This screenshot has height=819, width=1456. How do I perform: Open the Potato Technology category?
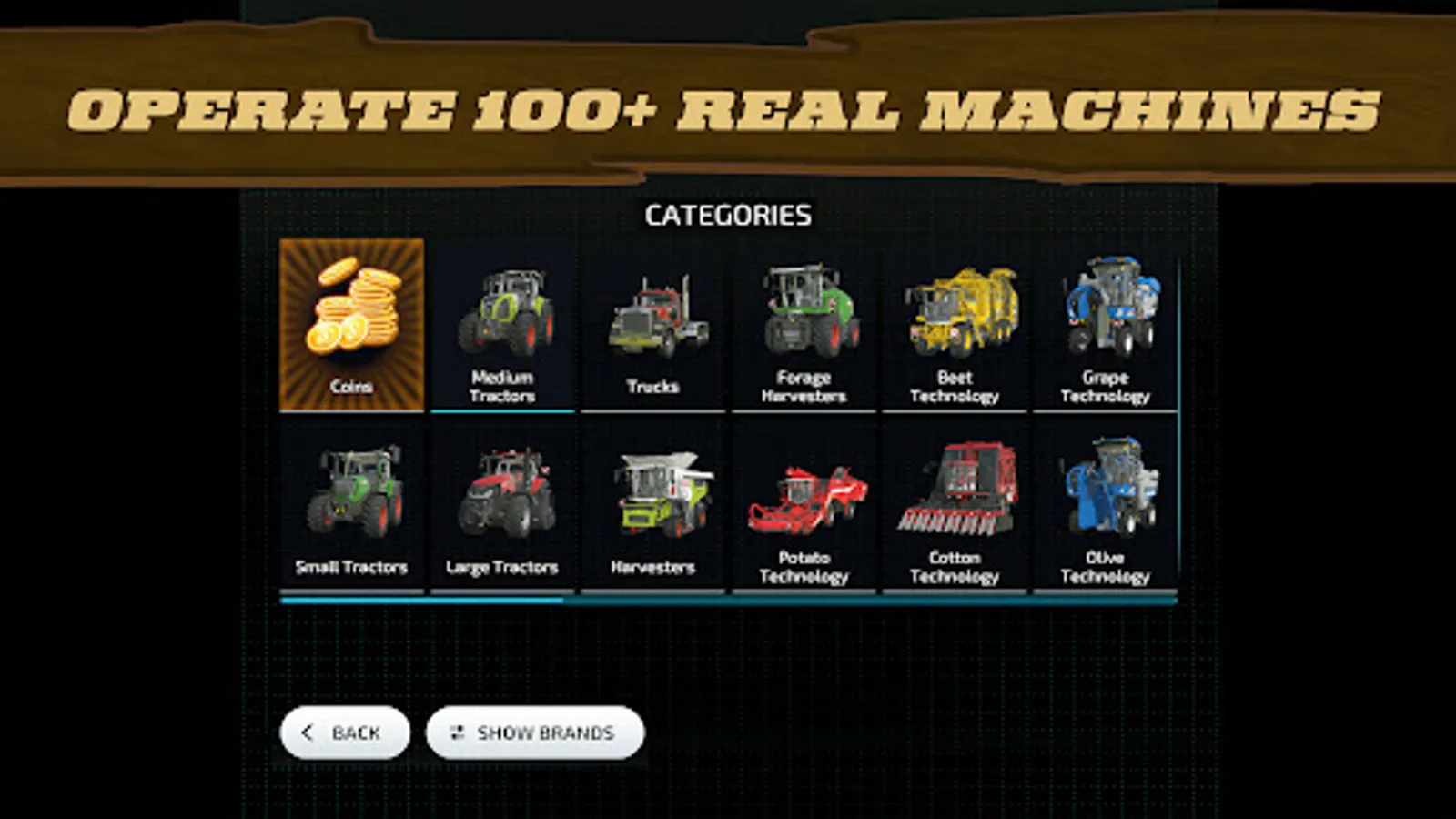804,505
